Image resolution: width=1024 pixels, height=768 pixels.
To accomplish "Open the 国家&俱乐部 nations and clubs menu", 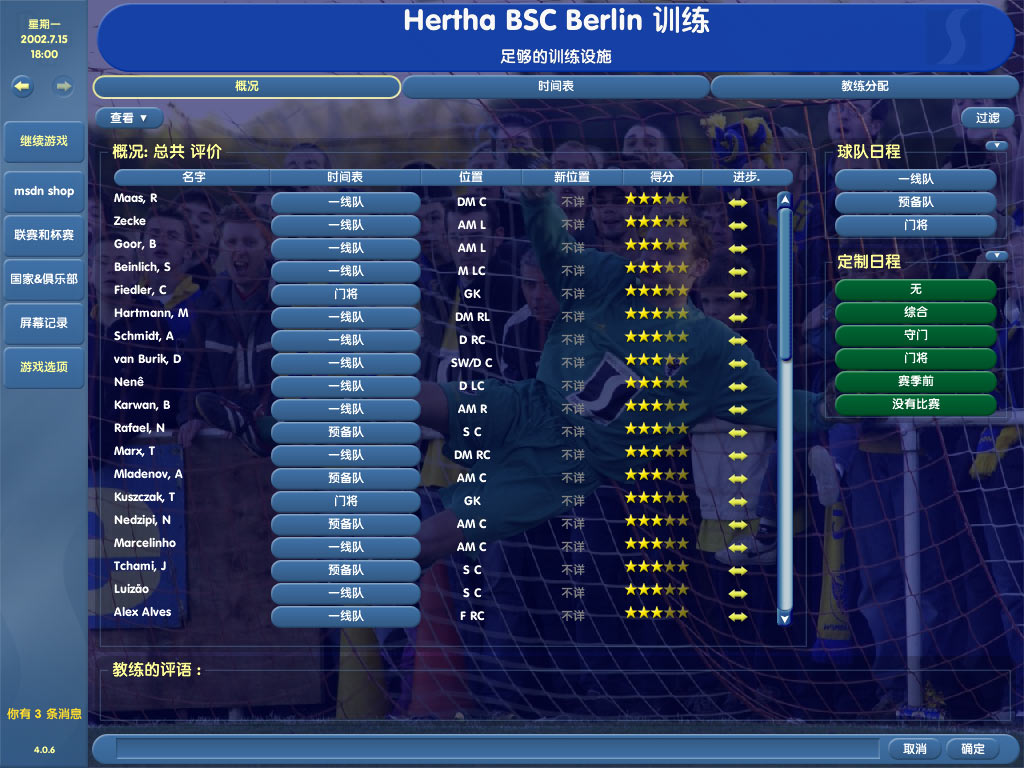I will (x=44, y=279).
